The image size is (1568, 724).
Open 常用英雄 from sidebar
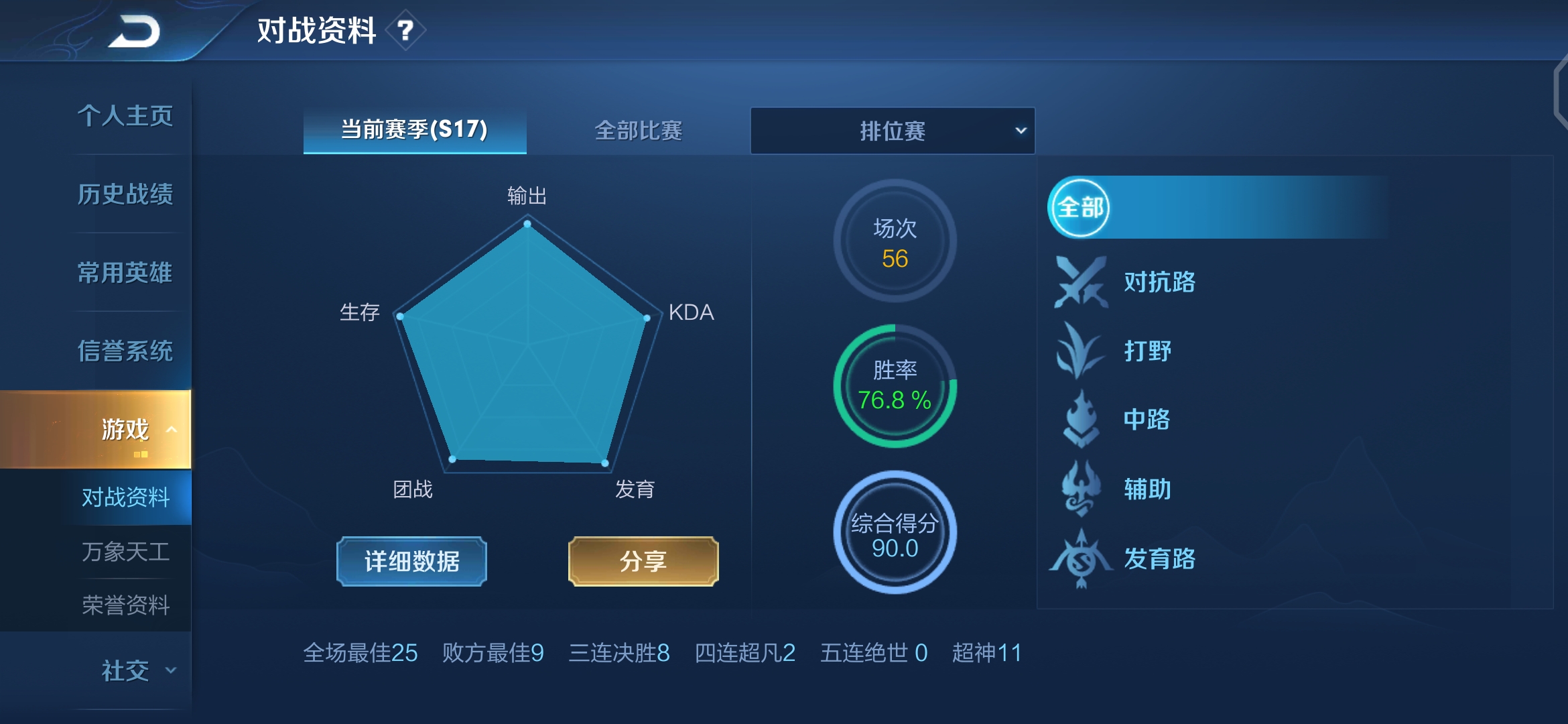(x=125, y=273)
